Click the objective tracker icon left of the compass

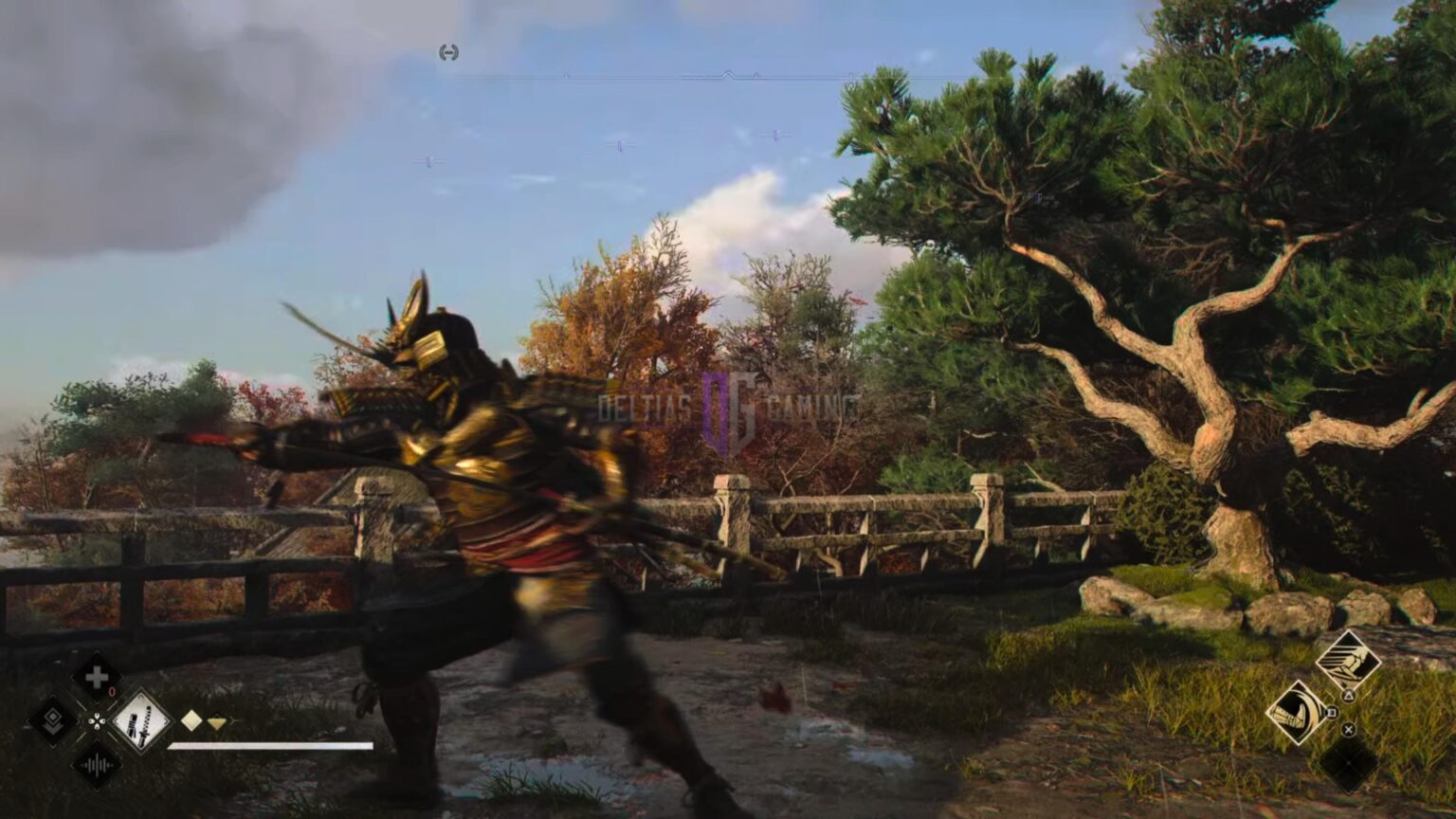point(448,52)
